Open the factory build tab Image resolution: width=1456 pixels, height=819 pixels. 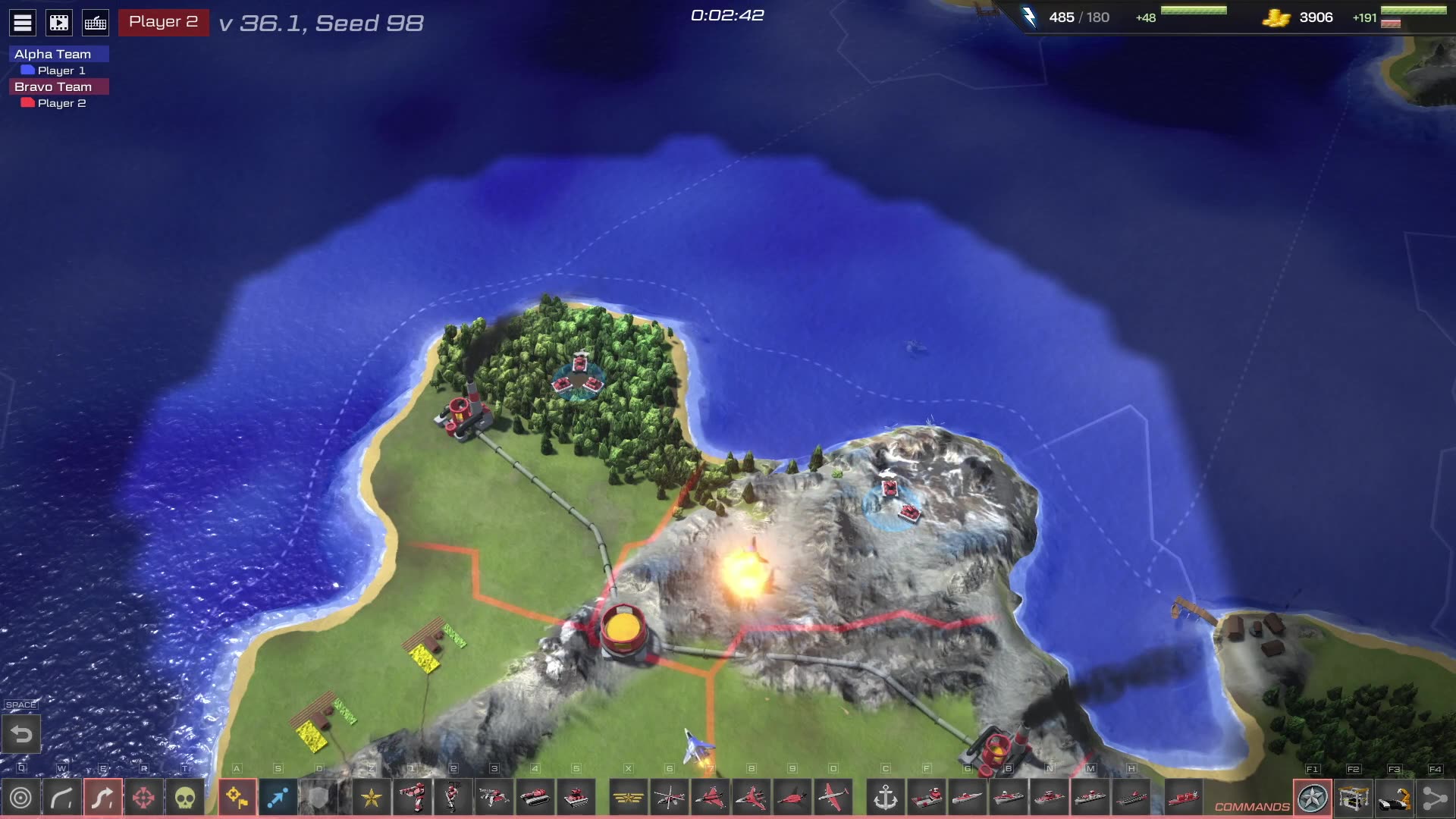tap(1354, 799)
